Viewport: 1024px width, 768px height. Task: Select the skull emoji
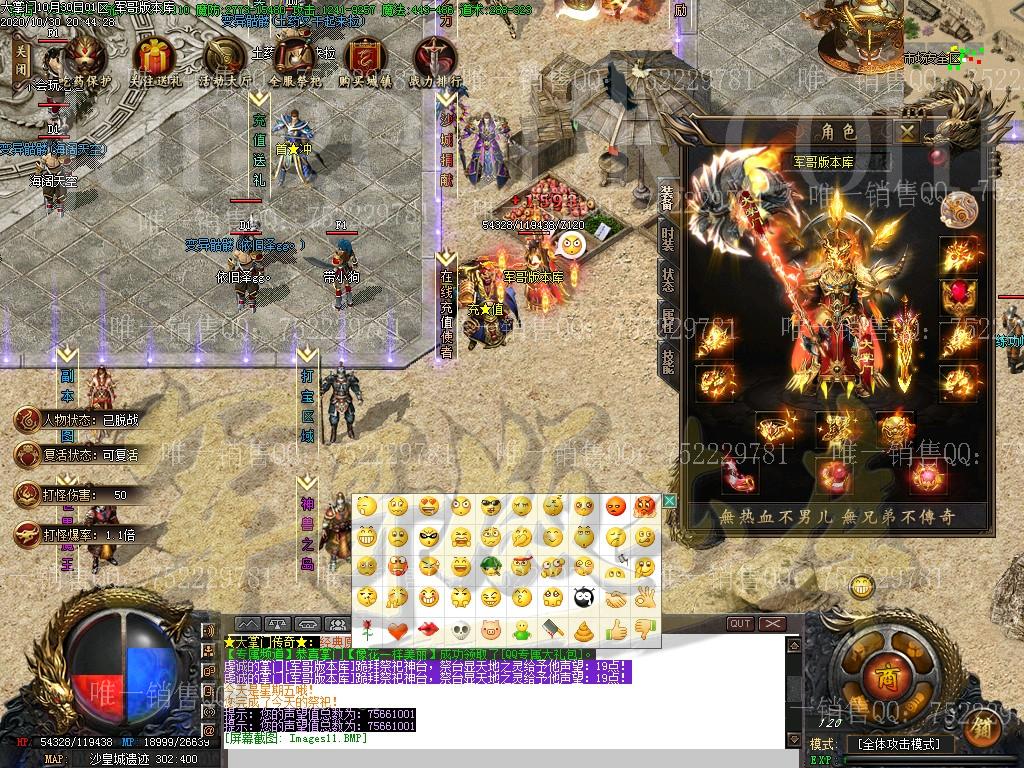[x=460, y=630]
